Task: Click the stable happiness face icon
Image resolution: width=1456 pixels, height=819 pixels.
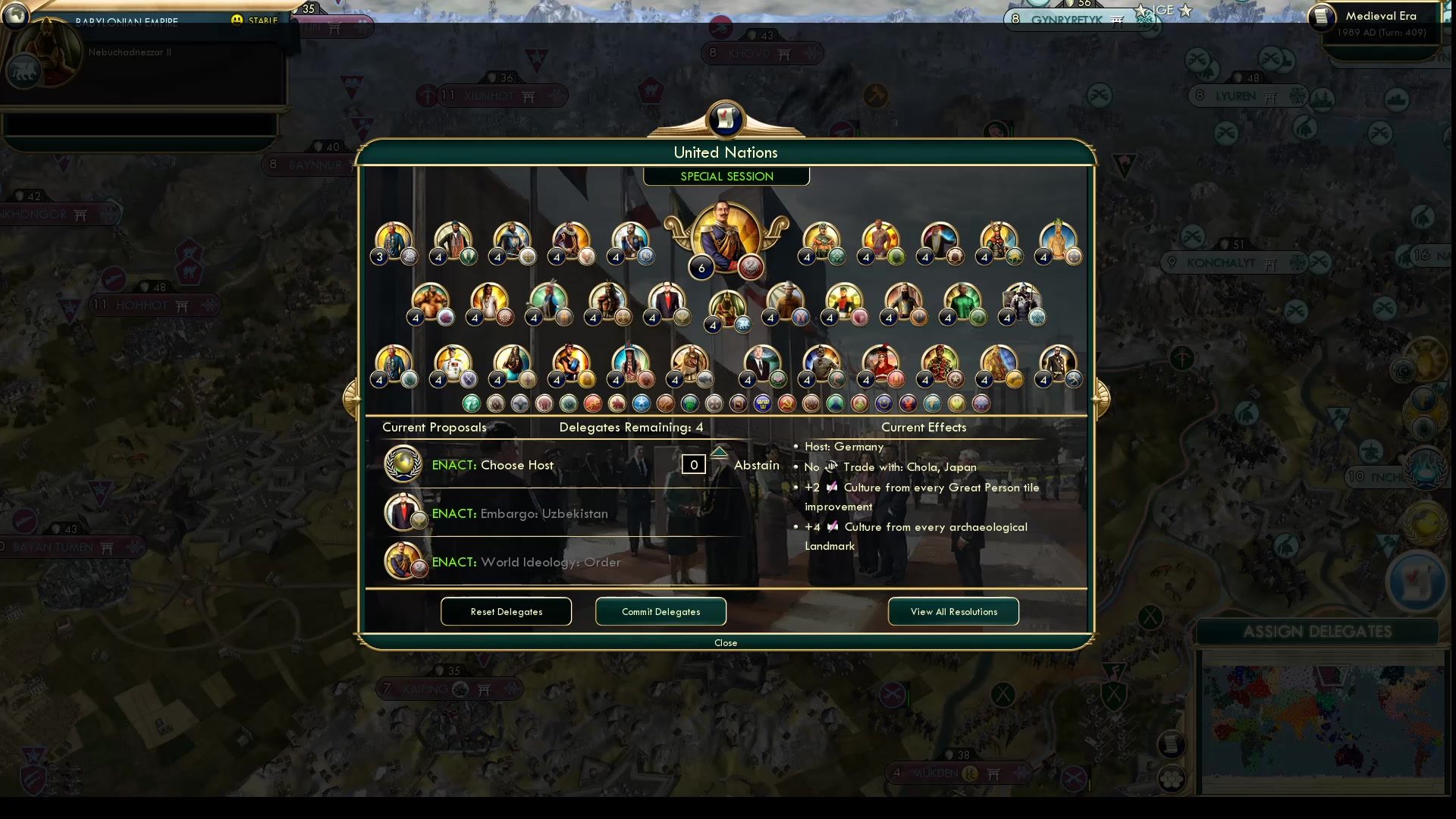Action: point(238,21)
